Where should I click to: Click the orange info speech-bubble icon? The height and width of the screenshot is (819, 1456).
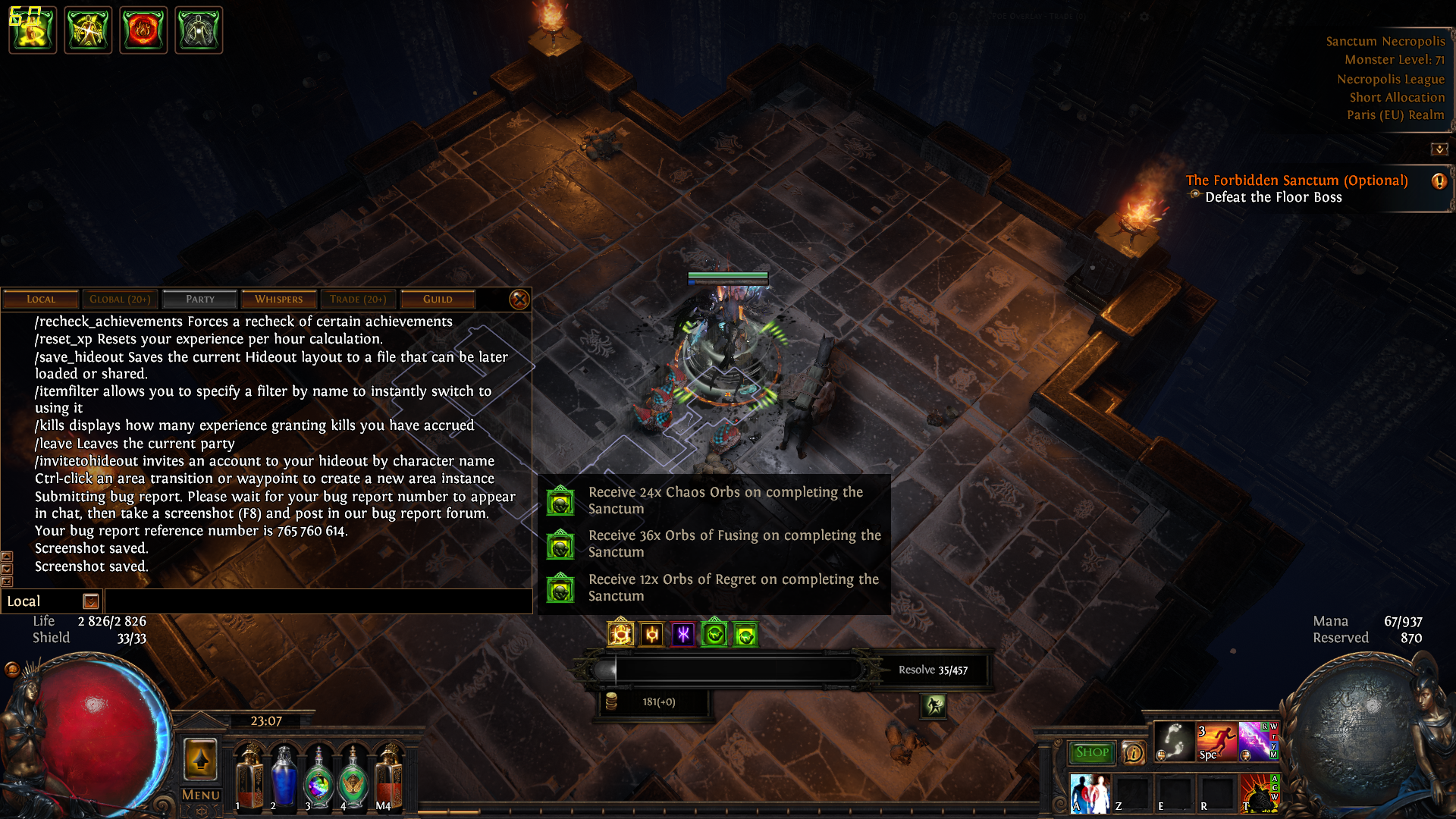(x=1134, y=752)
